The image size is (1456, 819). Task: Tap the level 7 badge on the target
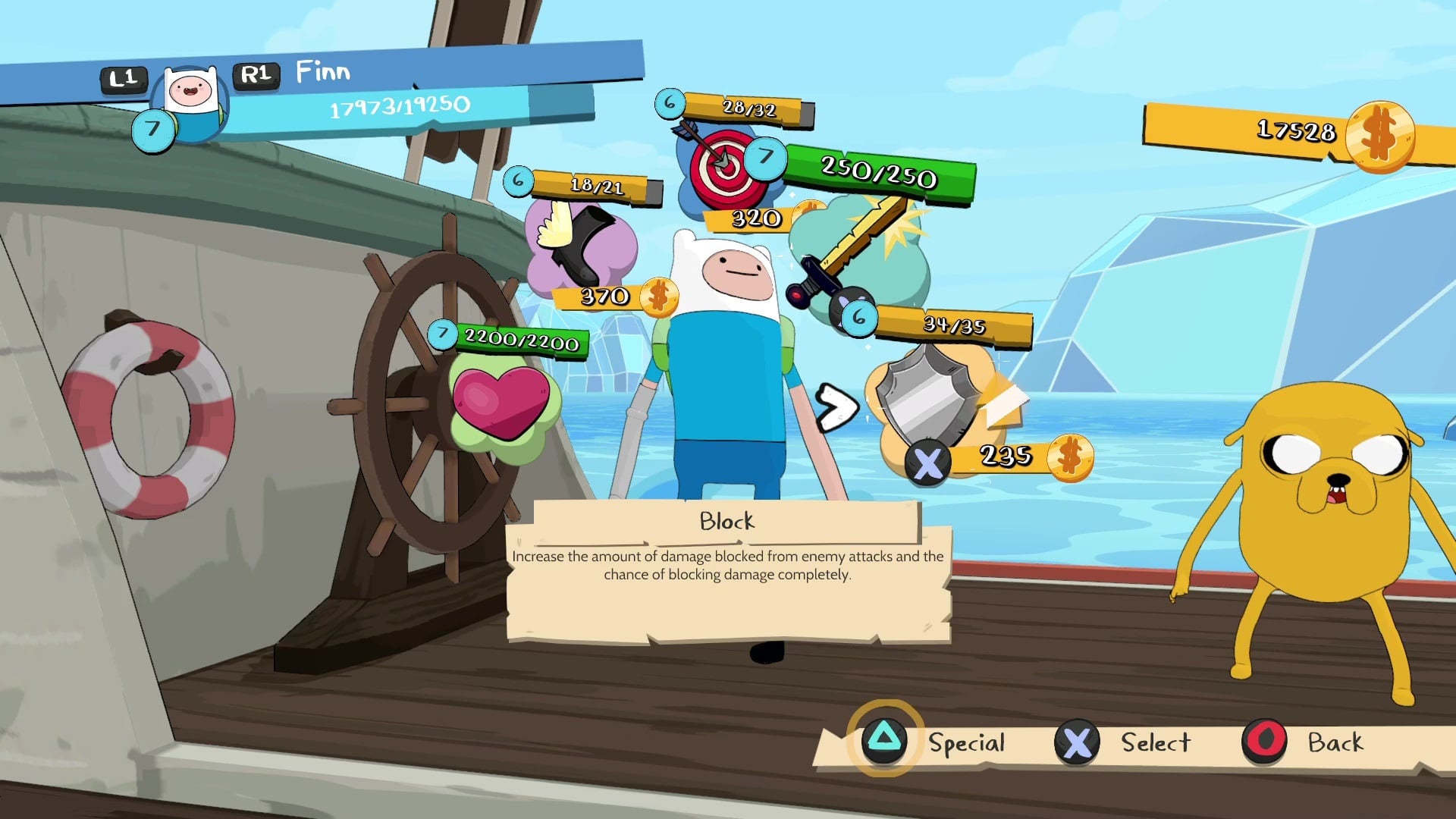click(765, 158)
